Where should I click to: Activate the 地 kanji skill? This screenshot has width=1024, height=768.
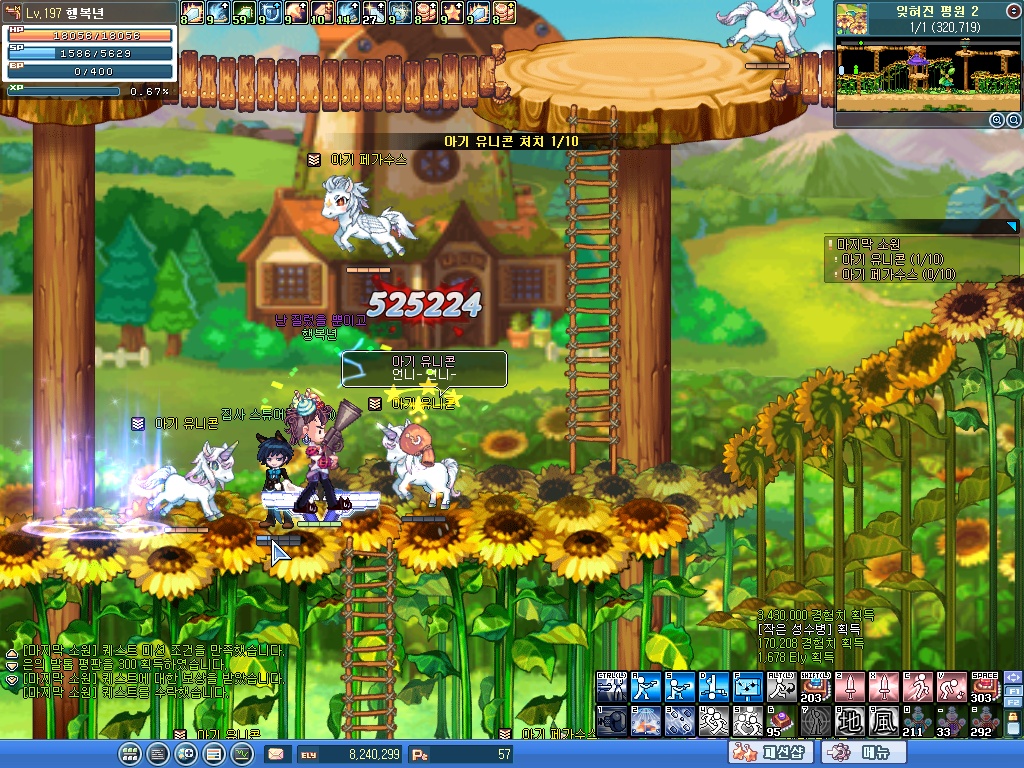point(850,721)
